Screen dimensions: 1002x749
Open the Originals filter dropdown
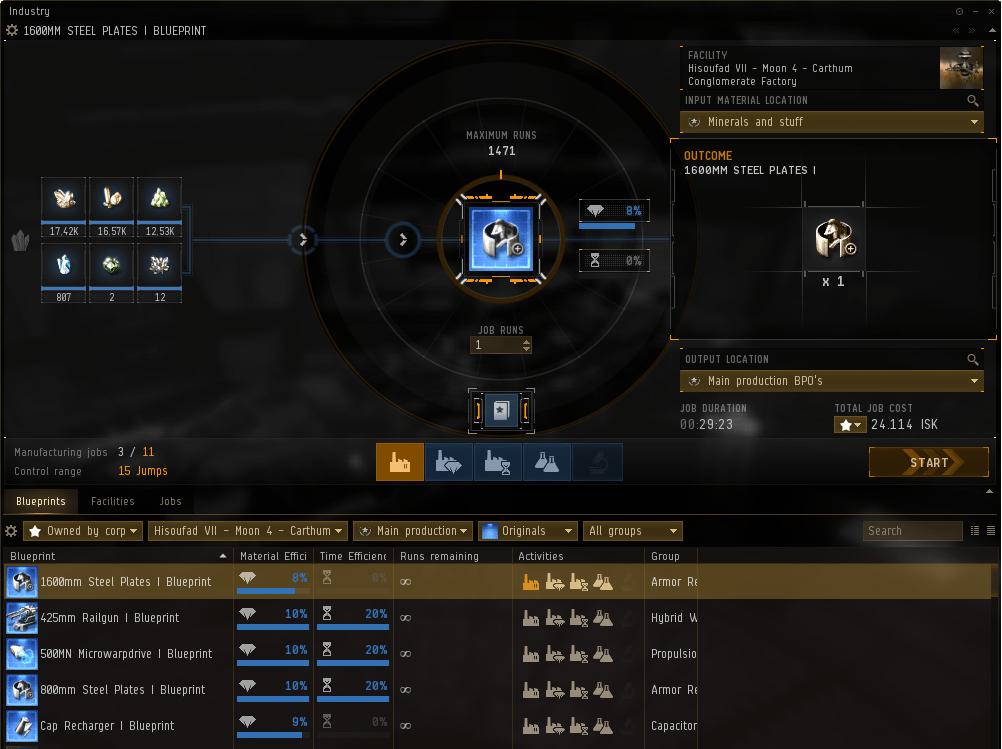pos(528,531)
